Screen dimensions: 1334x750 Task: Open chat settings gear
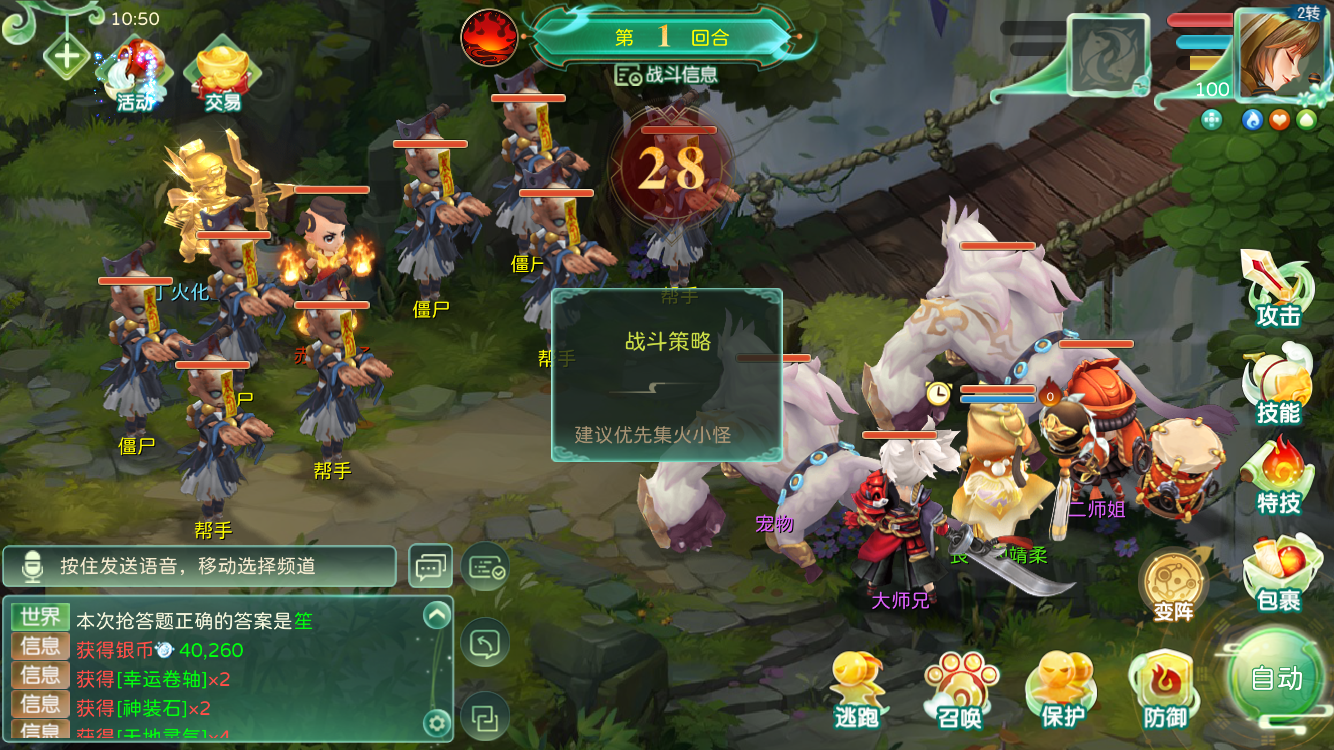pyautogui.click(x=436, y=722)
